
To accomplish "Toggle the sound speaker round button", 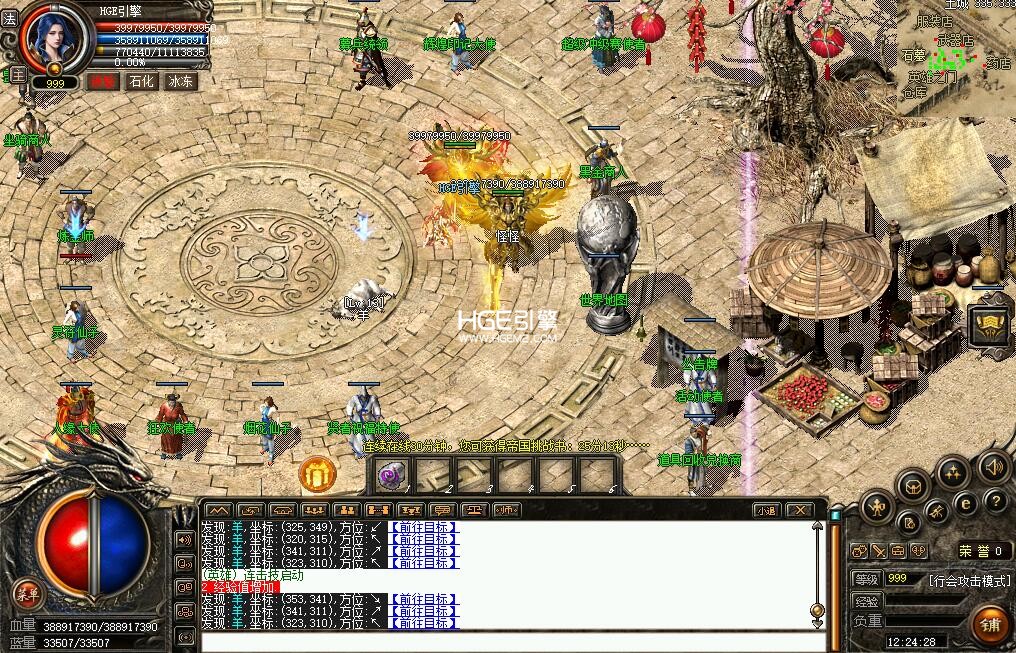I will [x=993, y=466].
